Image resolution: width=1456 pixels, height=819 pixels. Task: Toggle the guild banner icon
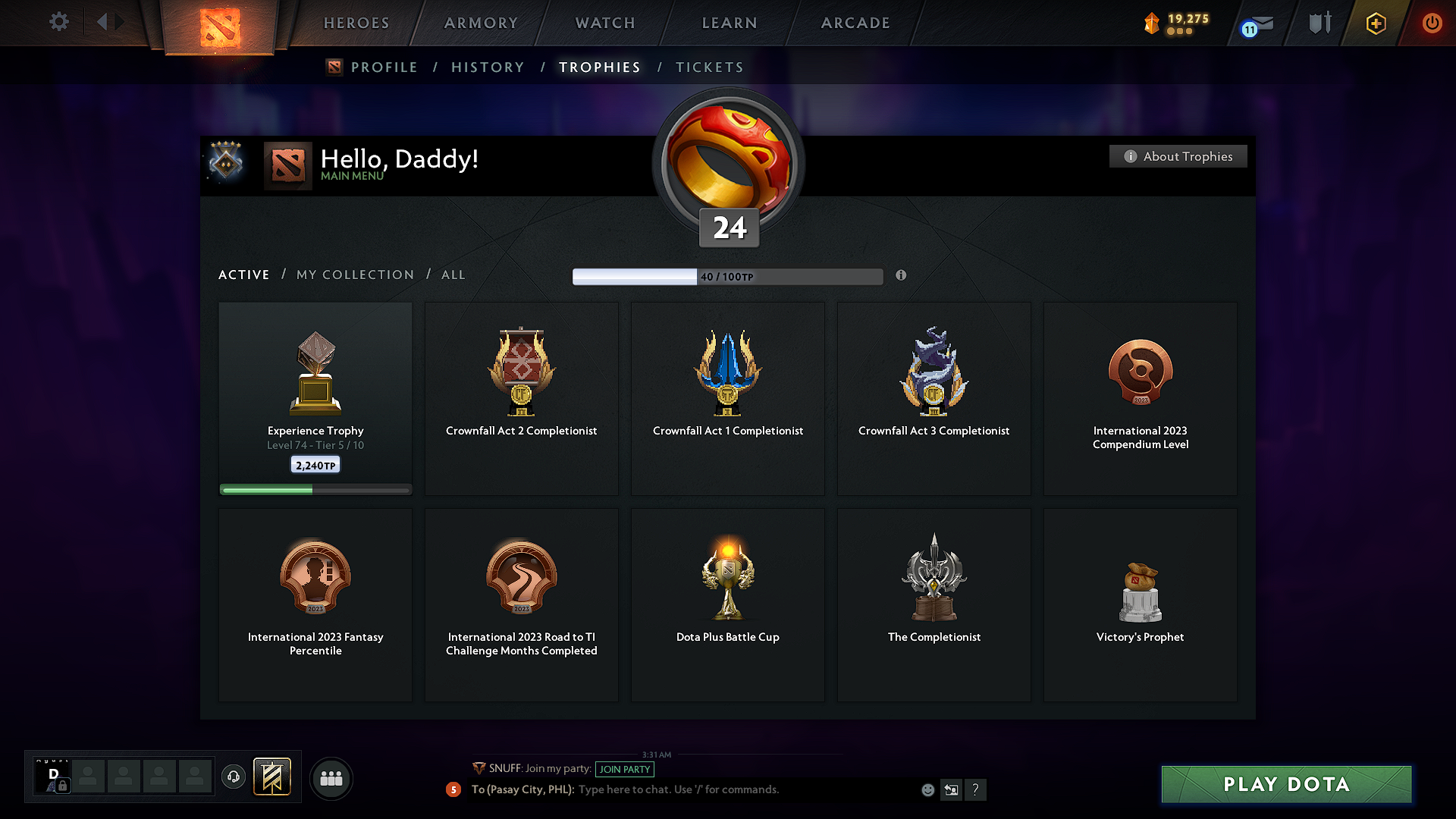(273, 777)
